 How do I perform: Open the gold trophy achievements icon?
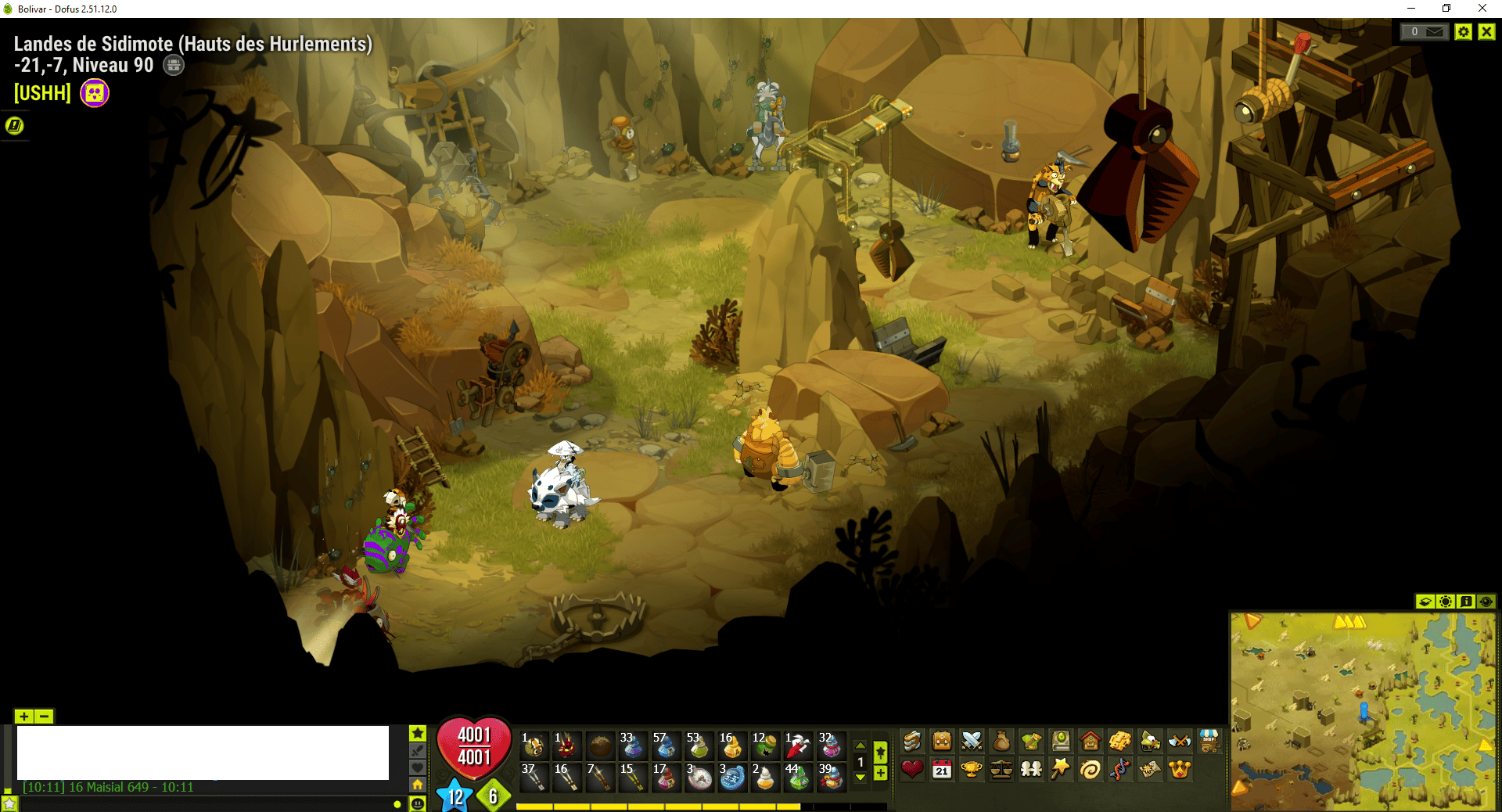point(972,770)
